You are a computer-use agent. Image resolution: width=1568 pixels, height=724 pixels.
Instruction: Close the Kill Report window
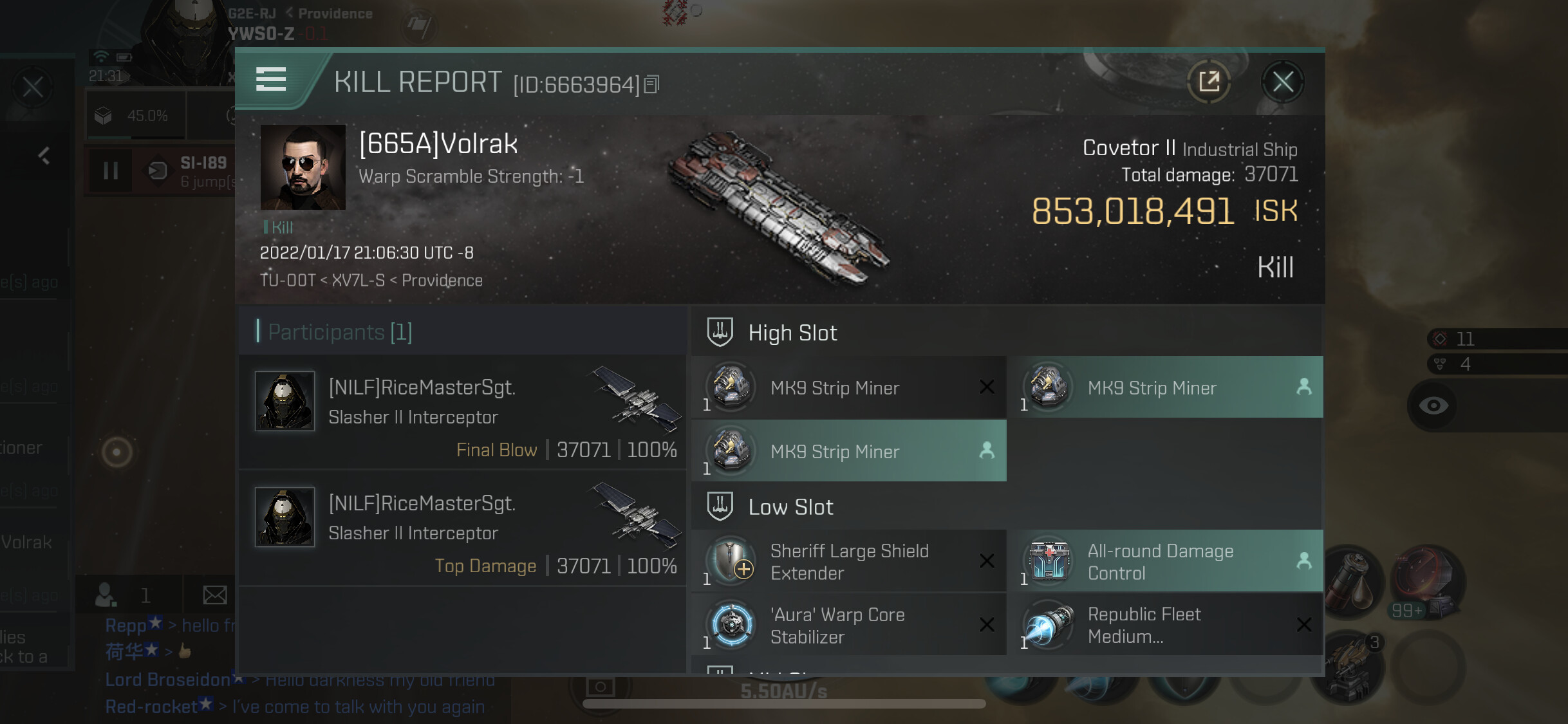1282,82
